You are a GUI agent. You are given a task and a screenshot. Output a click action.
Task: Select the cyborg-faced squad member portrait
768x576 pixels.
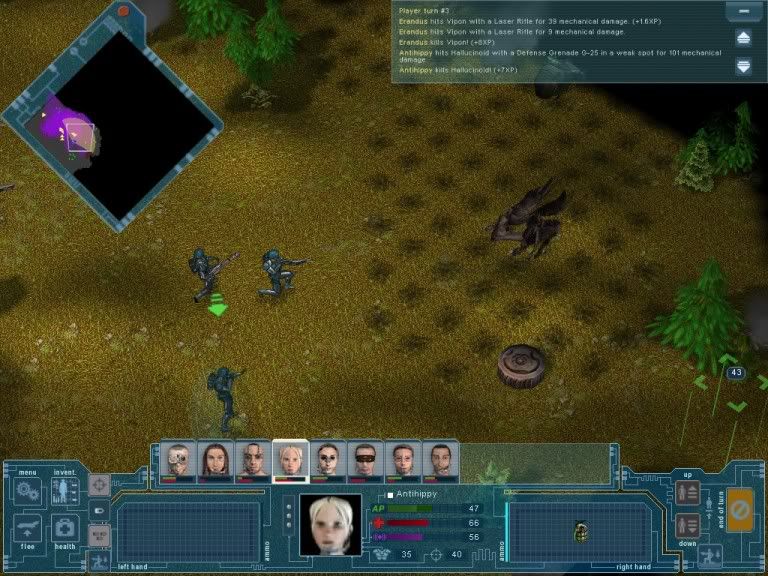(179, 461)
